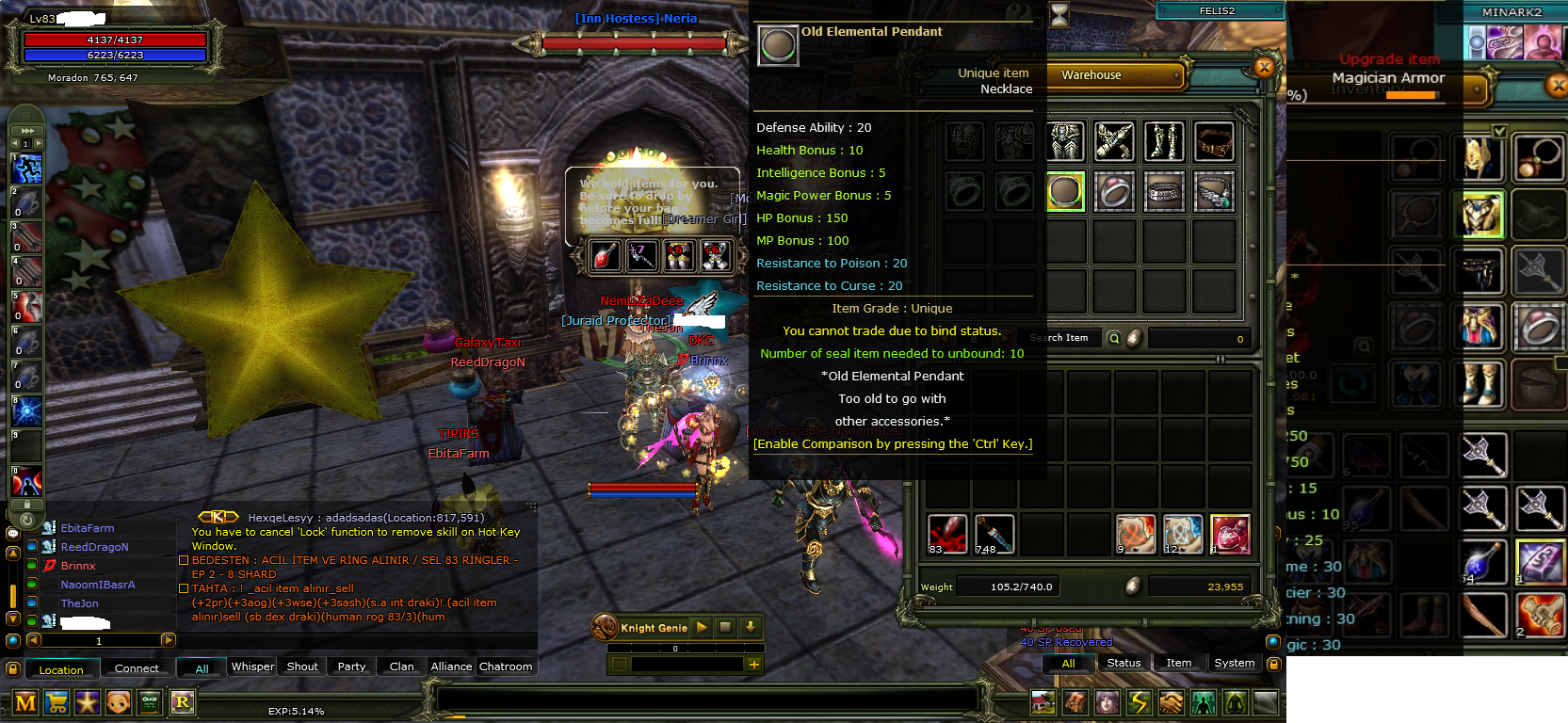The image size is (1568, 723).
Task: Show the Status log tab
Action: point(1123,663)
